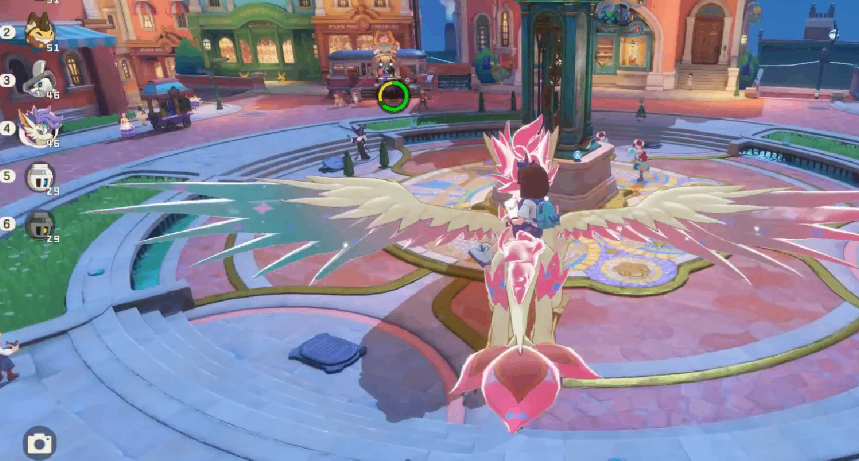The width and height of the screenshot is (859, 461).
Task: Choose the grey-eared creature in slot 3
Action: [x=40, y=79]
